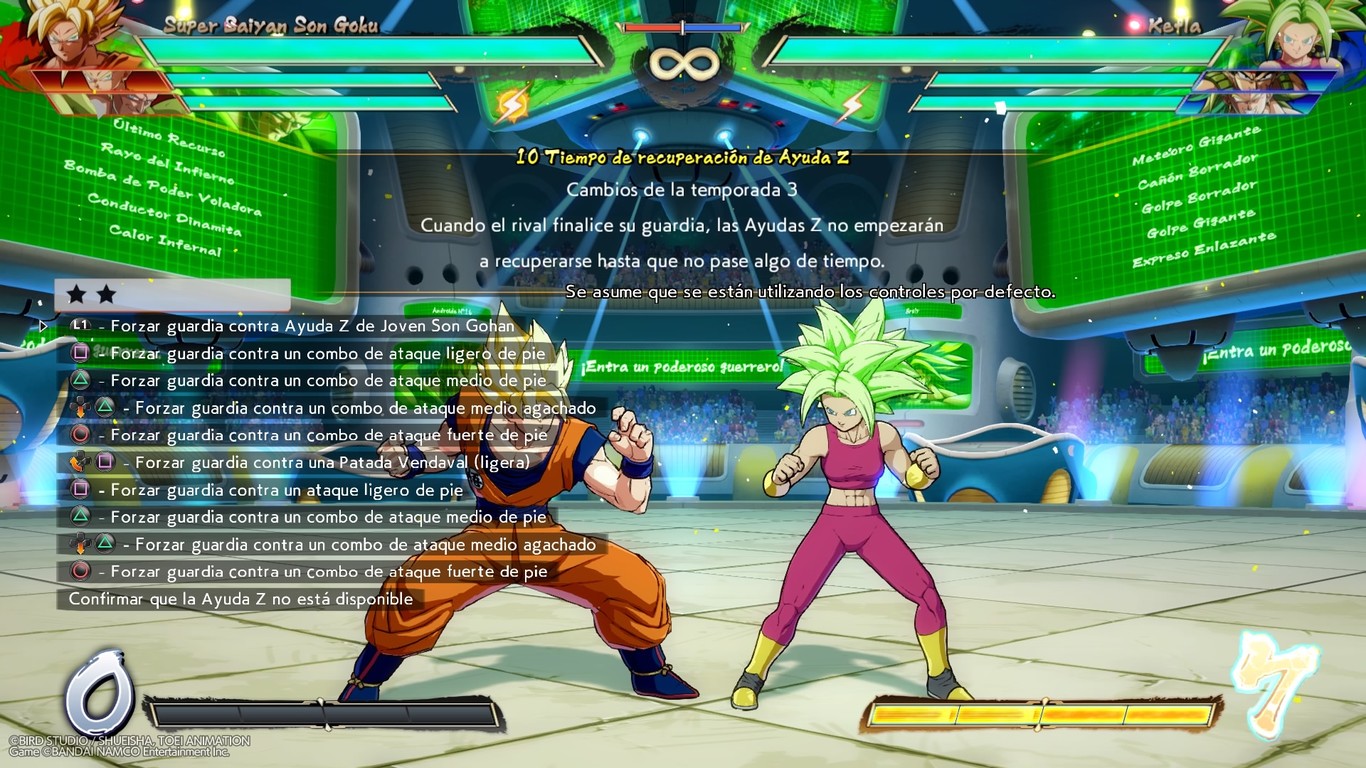Click the L1 button icon beside the Joven Son Gohan task
This screenshot has width=1366, height=768.
pyautogui.click(x=79, y=325)
